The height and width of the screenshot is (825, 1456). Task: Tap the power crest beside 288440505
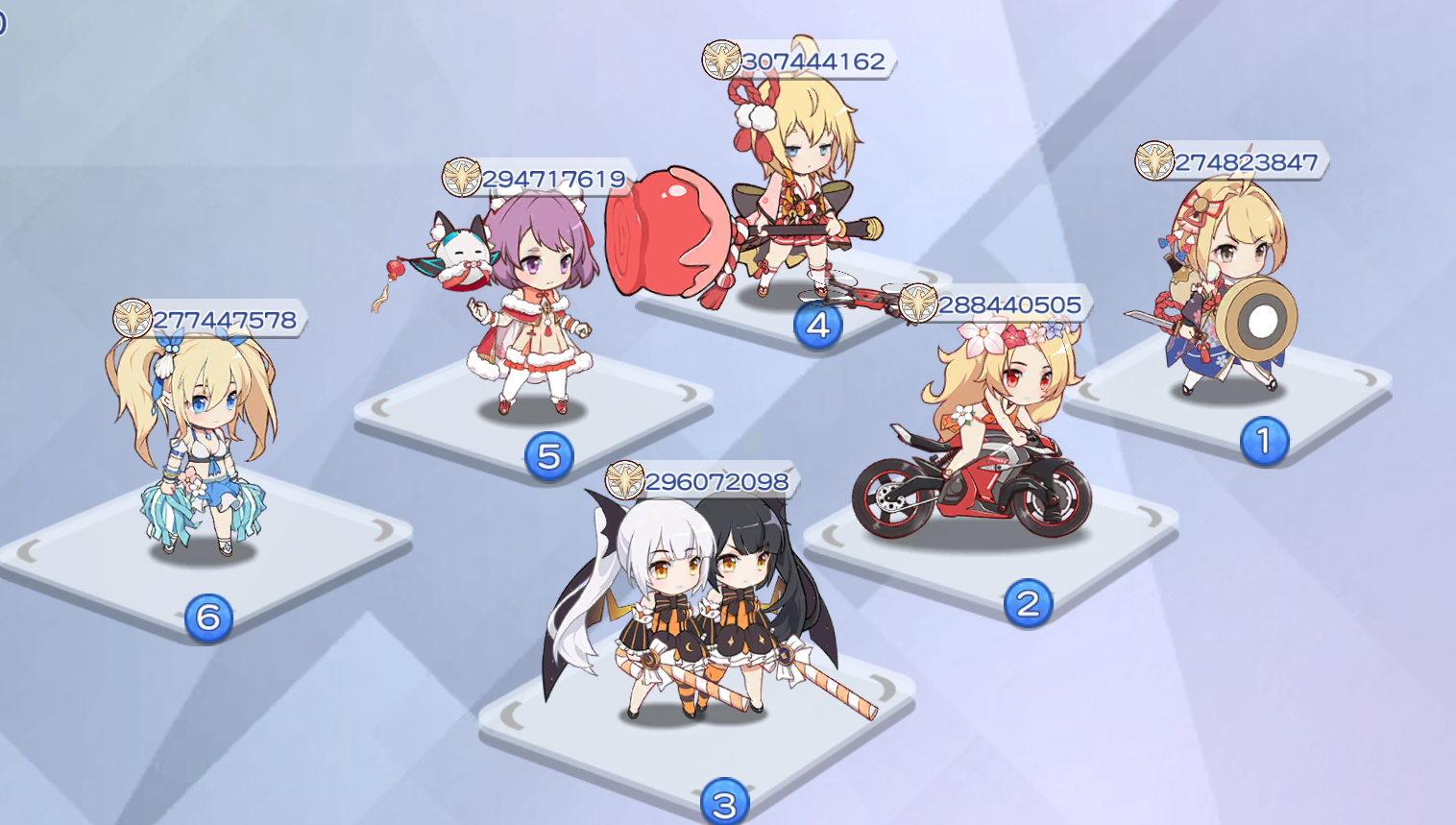point(917,302)
